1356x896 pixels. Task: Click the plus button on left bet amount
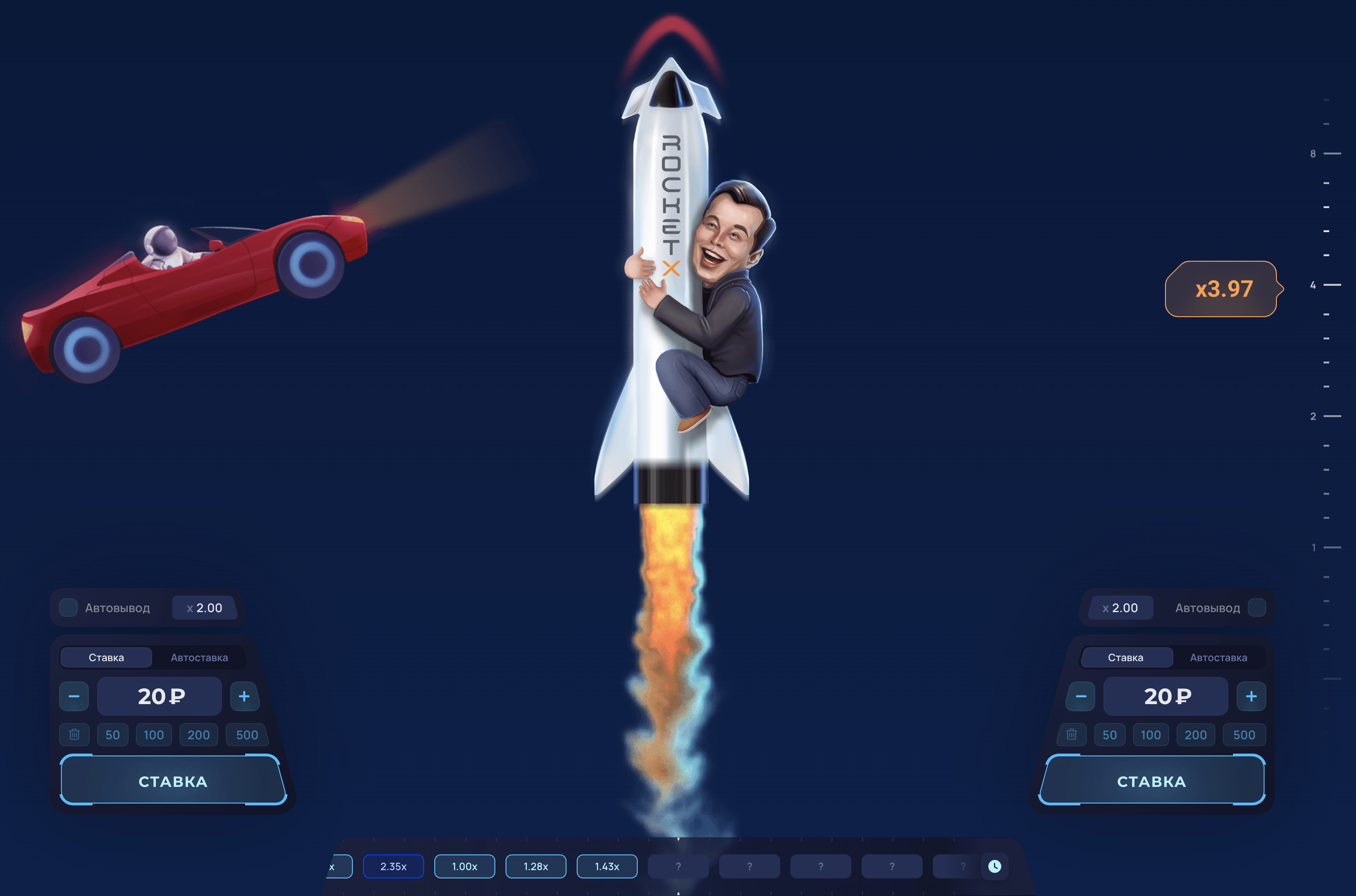click(245, 696)
